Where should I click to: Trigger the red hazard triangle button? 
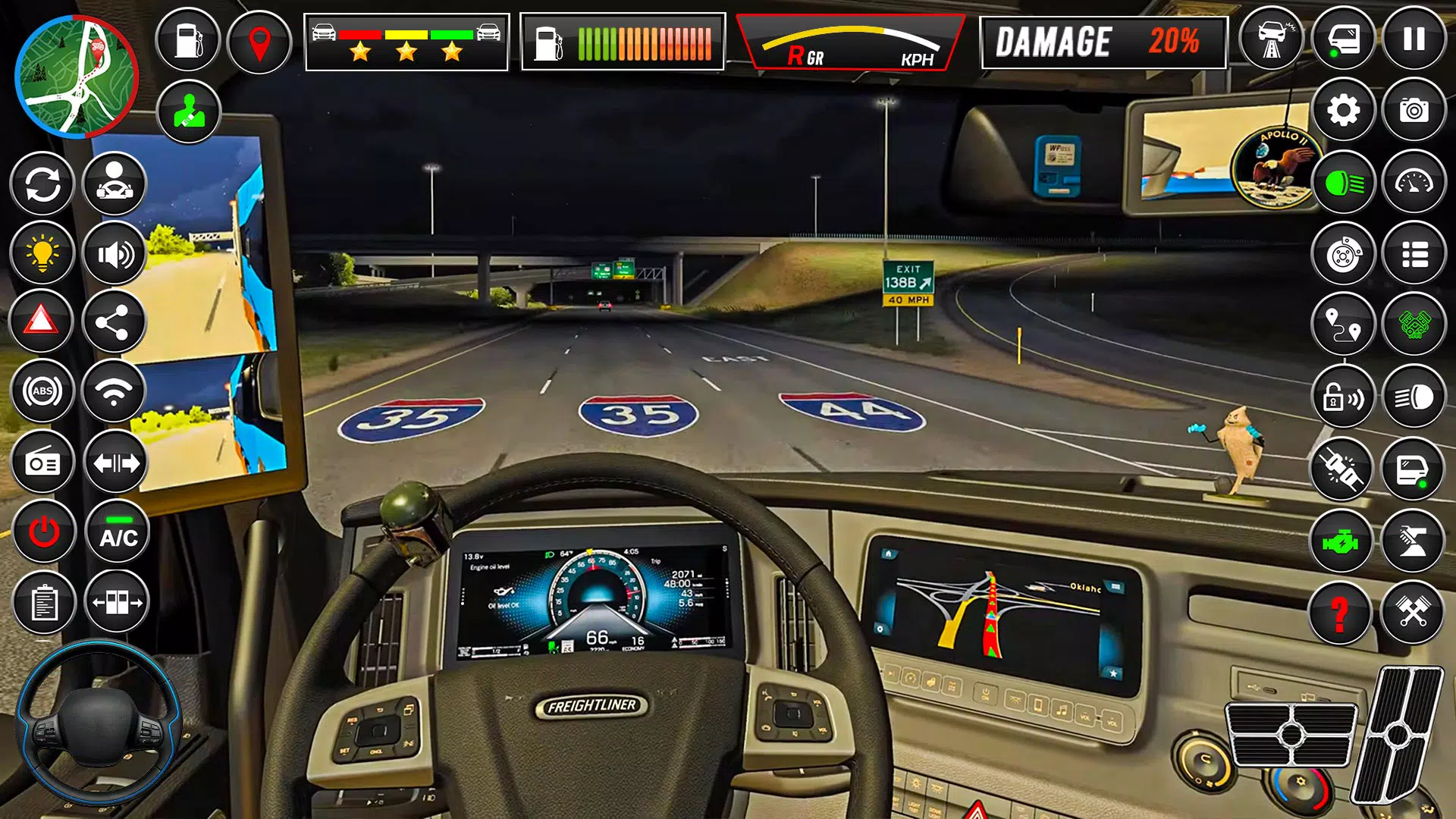click(x=42, y=322)
